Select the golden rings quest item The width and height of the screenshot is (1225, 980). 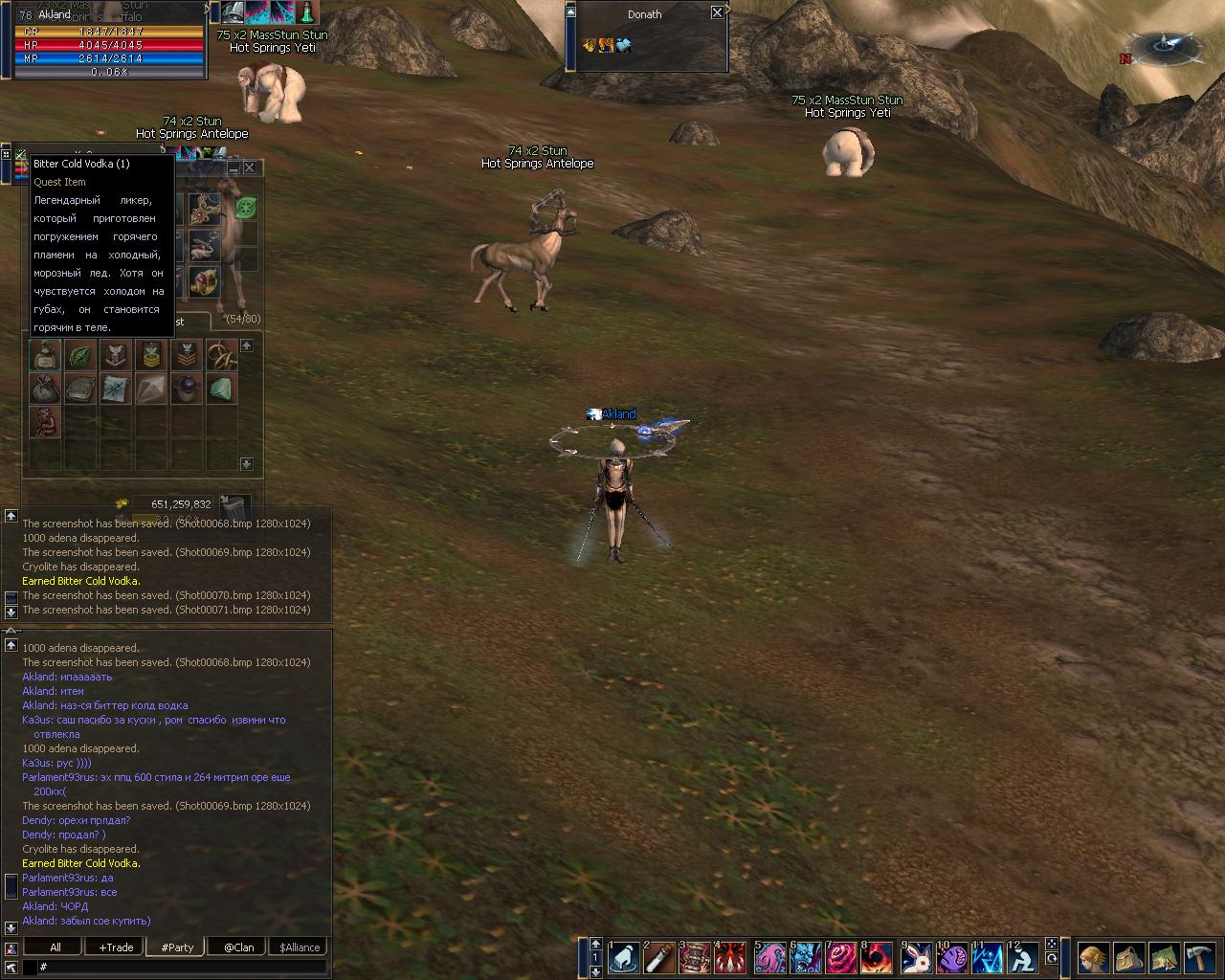(221, 355)
